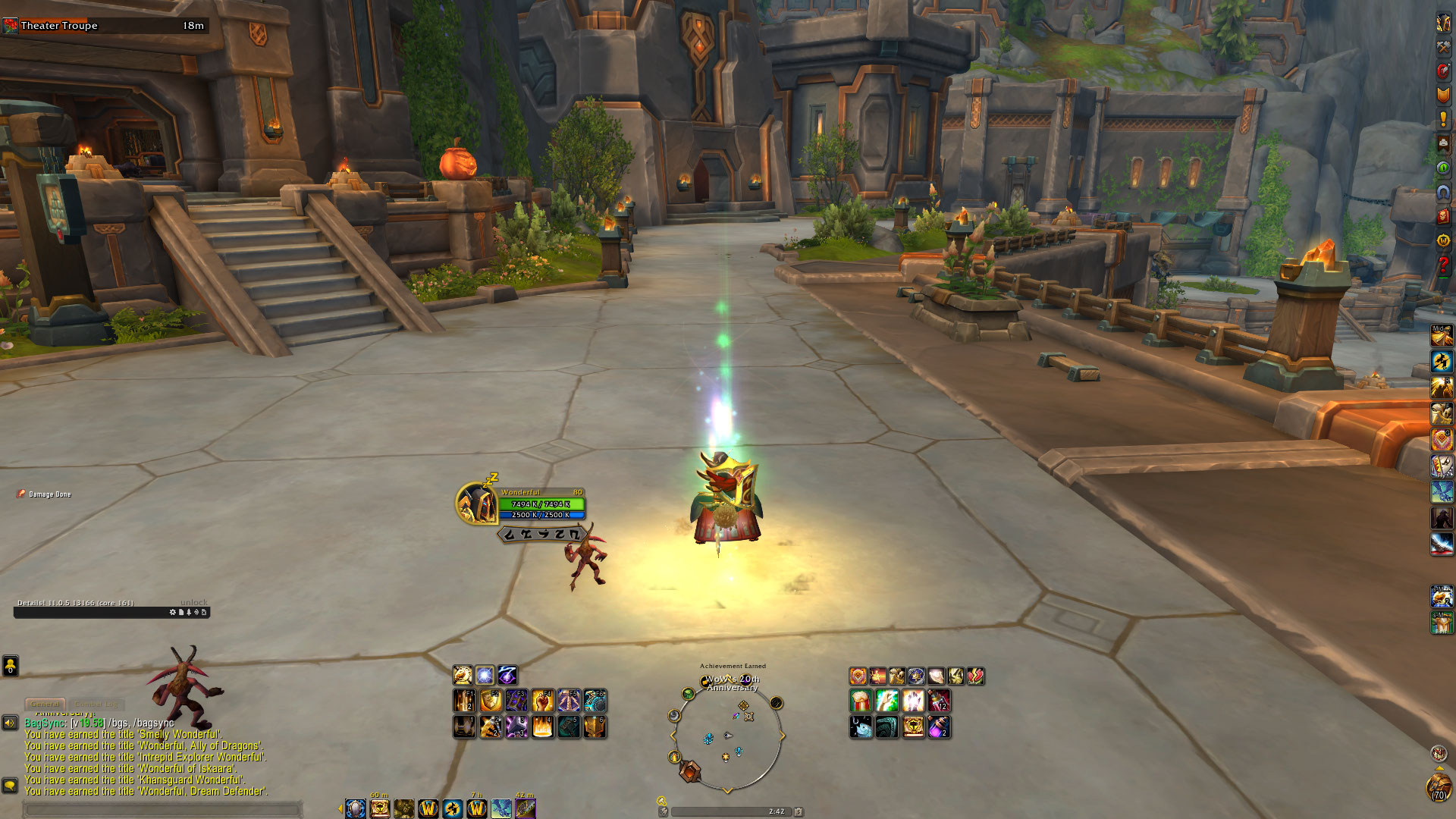Open the yellow exclamation mark micro menu button

(x=1442, y=119)
